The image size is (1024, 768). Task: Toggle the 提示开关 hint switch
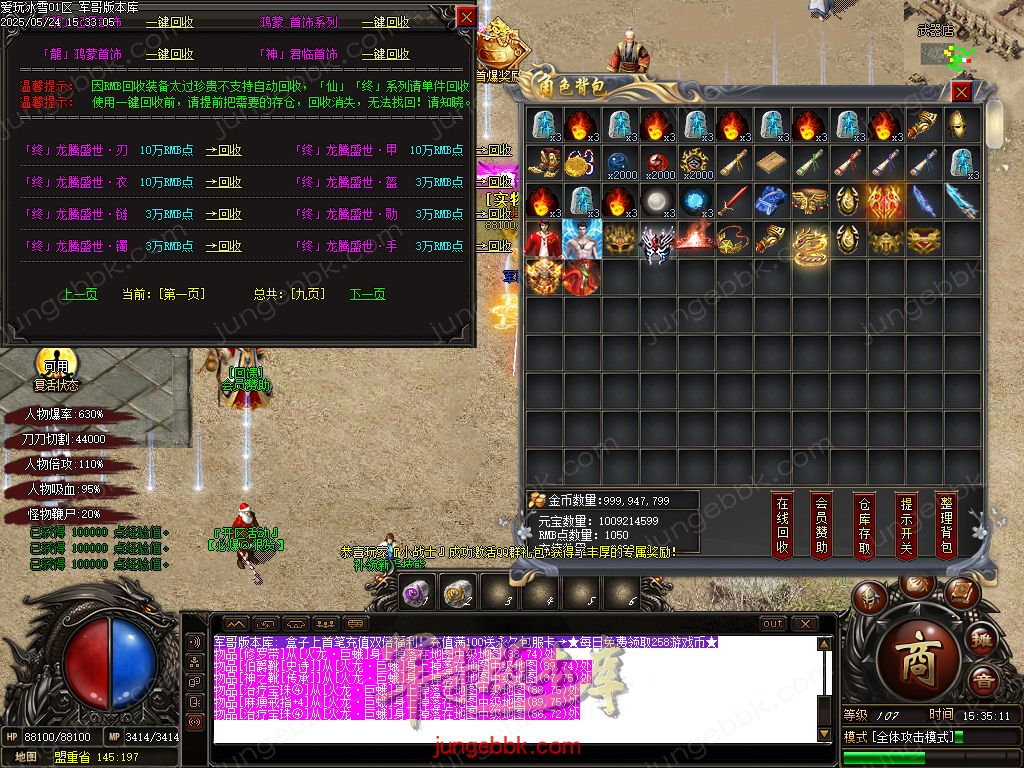tap(905, 525)
